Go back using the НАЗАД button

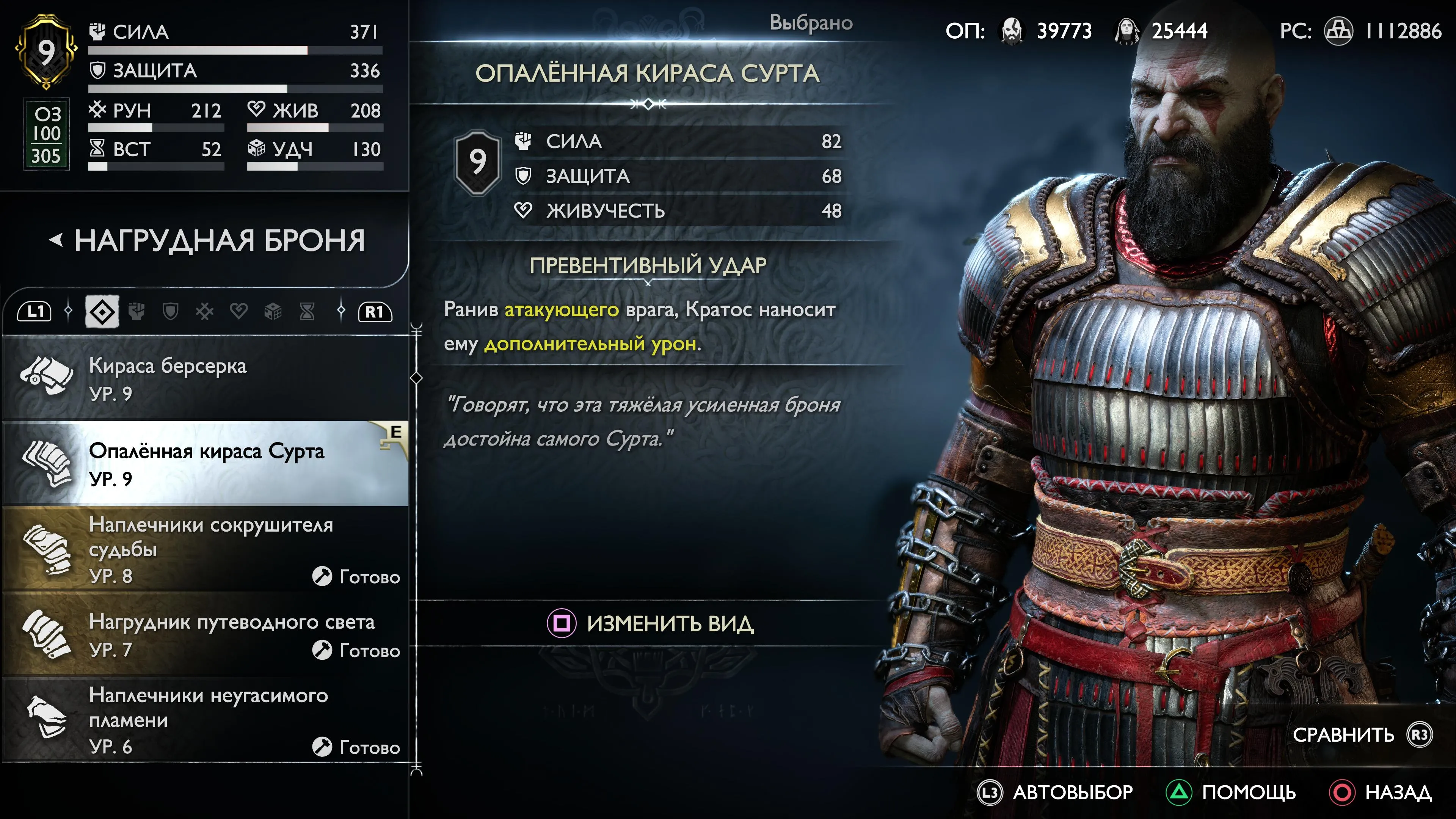click(x=1381, y=792)
